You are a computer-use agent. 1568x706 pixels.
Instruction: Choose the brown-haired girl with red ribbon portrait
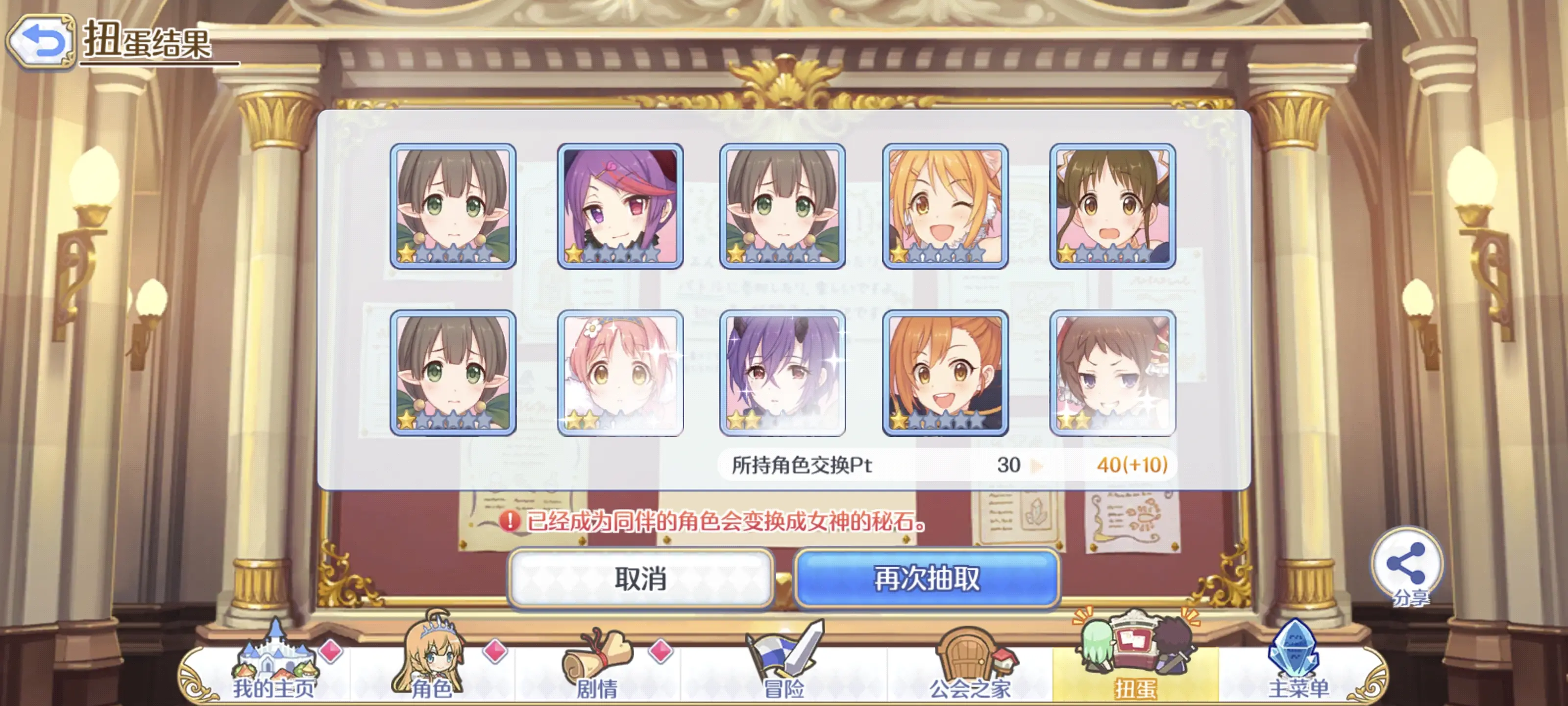1112,373
